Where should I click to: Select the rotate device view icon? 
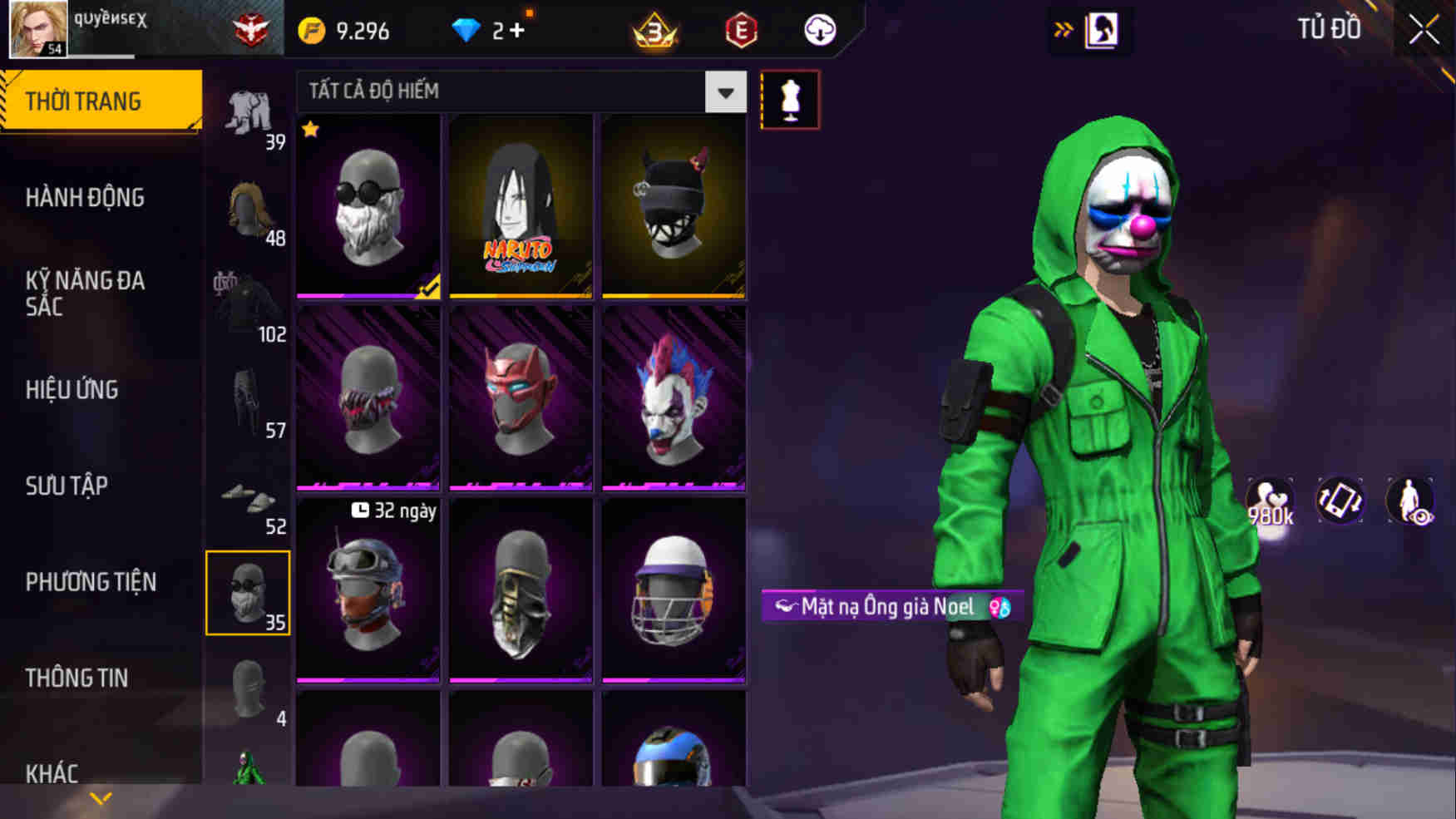click(x=1341, y=501)
